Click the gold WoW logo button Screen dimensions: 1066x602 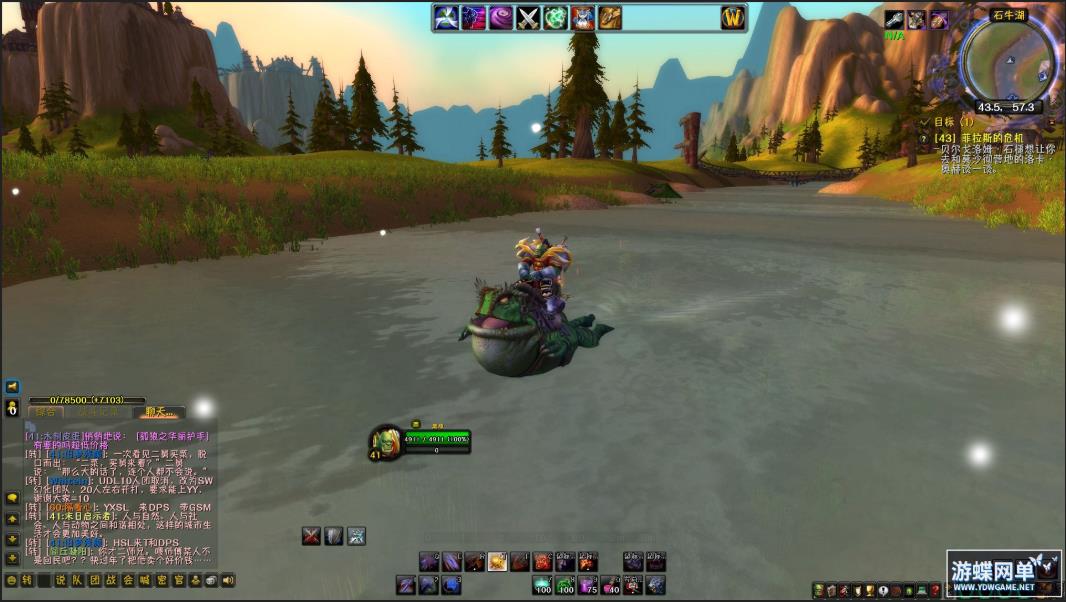tap(733, 17)
